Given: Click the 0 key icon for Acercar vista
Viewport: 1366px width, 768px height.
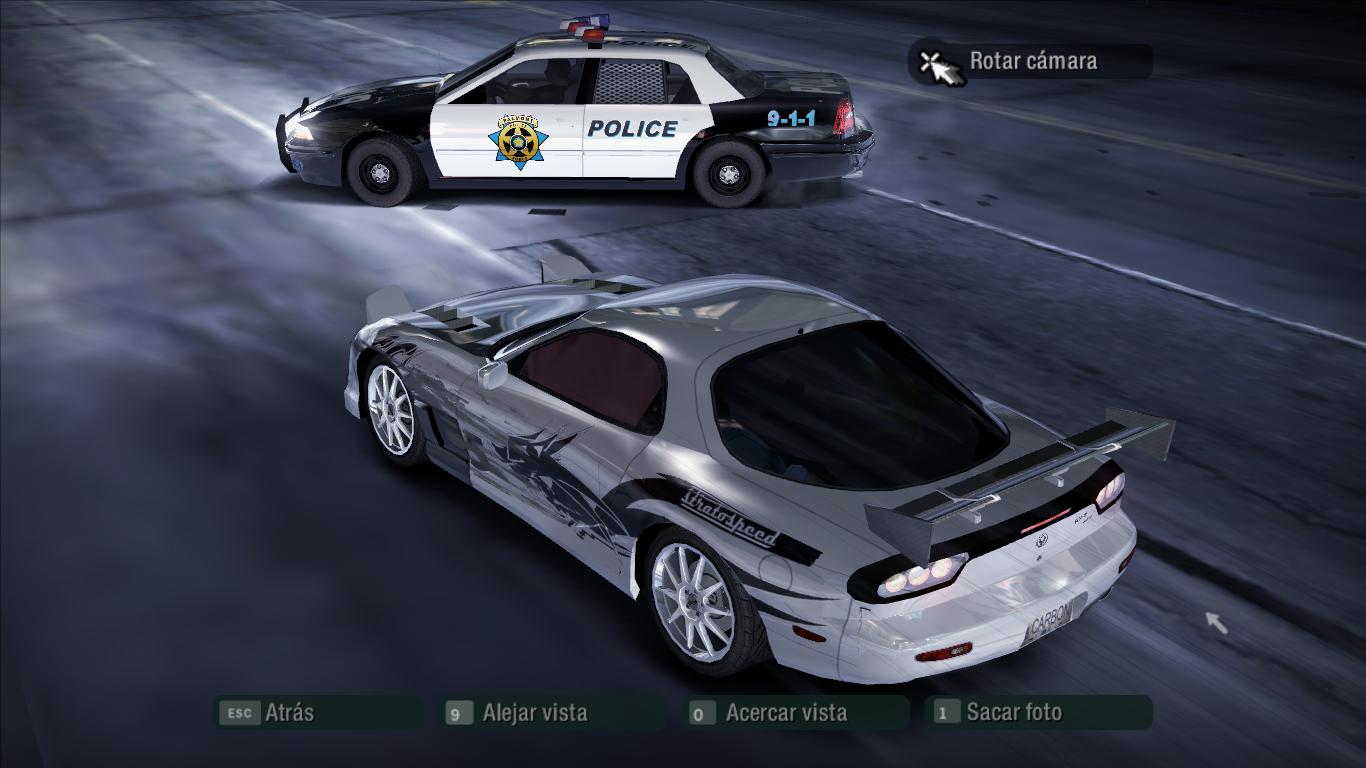Looking at the screenshot, I should coord(701,712).
